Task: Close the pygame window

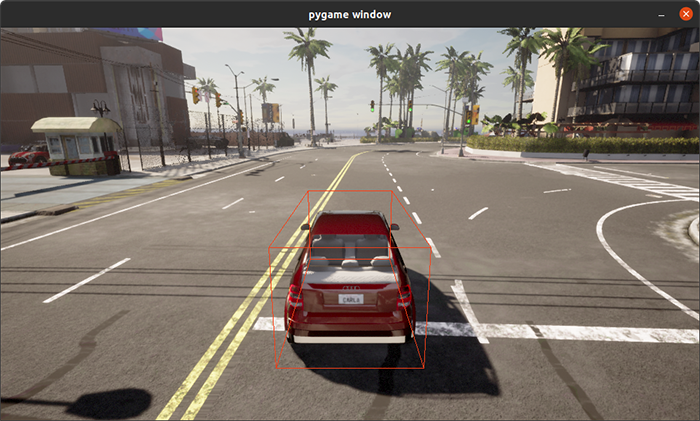Action: pos(685,13)
